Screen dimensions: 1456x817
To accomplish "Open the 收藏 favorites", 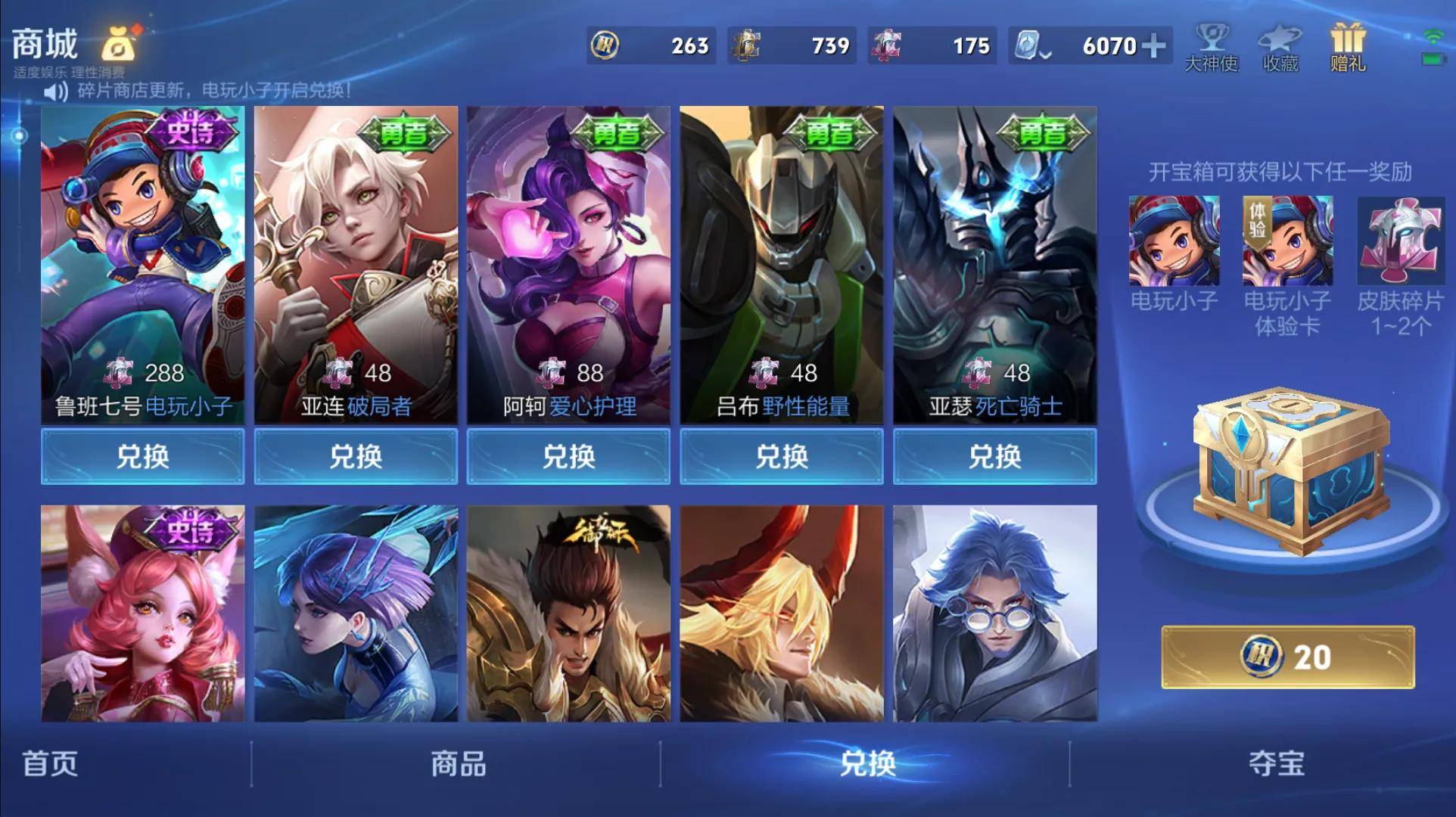I will pyautogui.click(x=1280, y=47).
